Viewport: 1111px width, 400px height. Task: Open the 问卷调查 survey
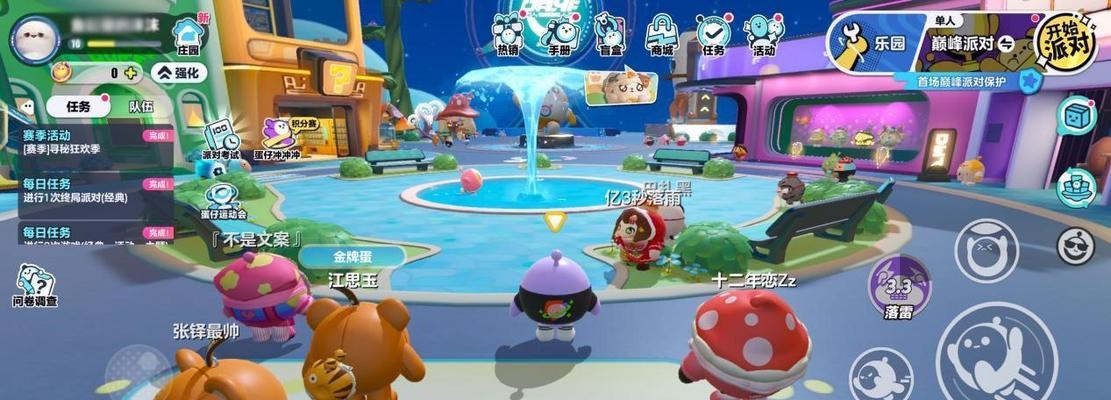coord(35,286)
